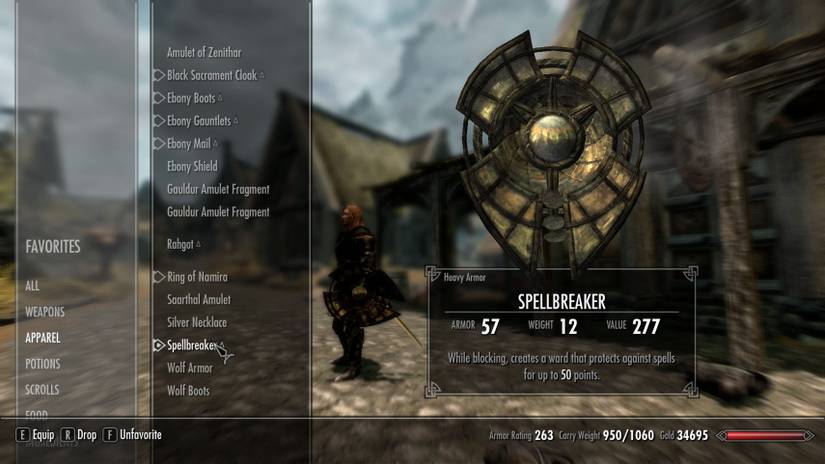Pick Wolf Armor from the list

(x=189, y=368)
